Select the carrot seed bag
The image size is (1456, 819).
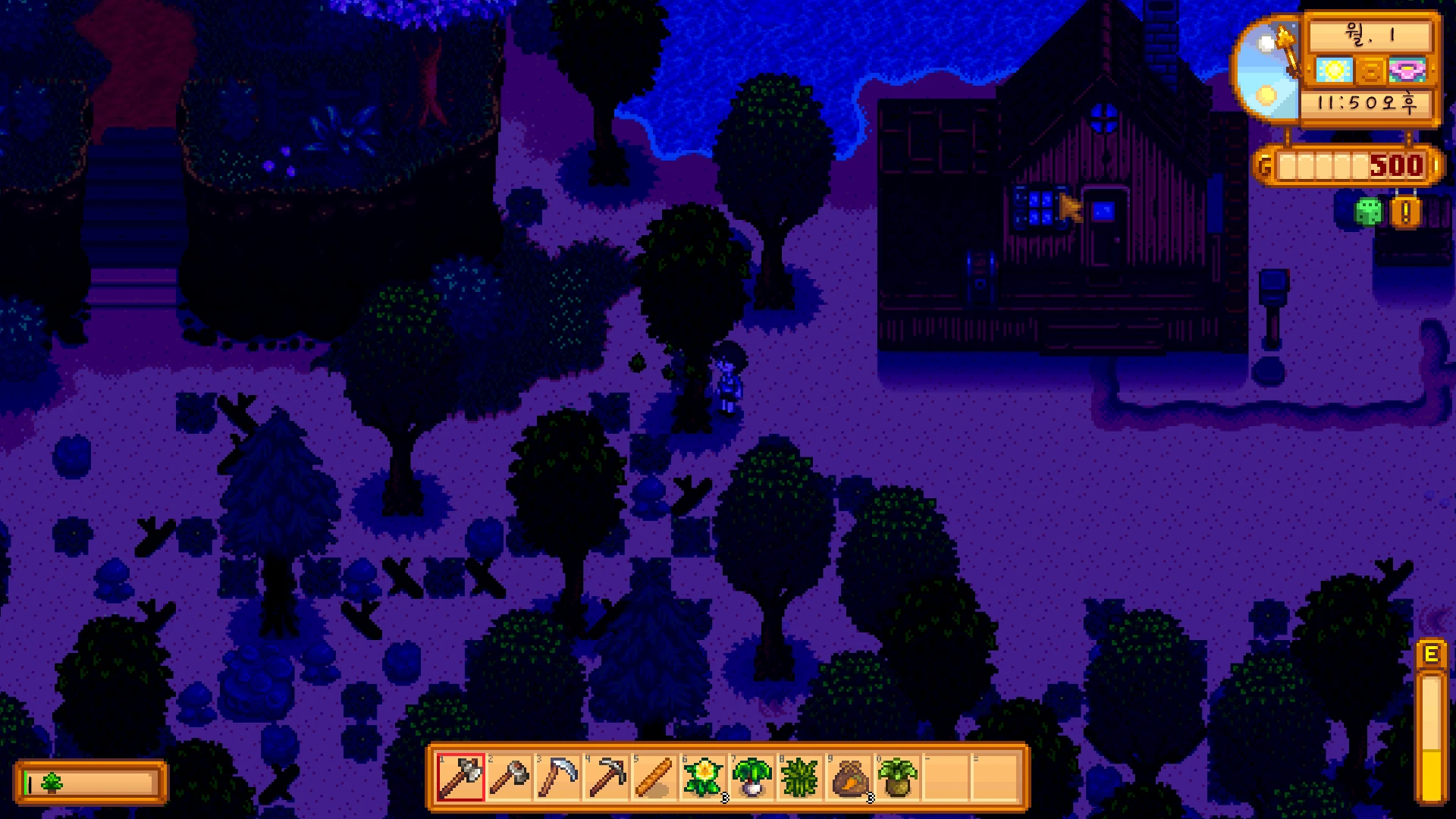849,777
